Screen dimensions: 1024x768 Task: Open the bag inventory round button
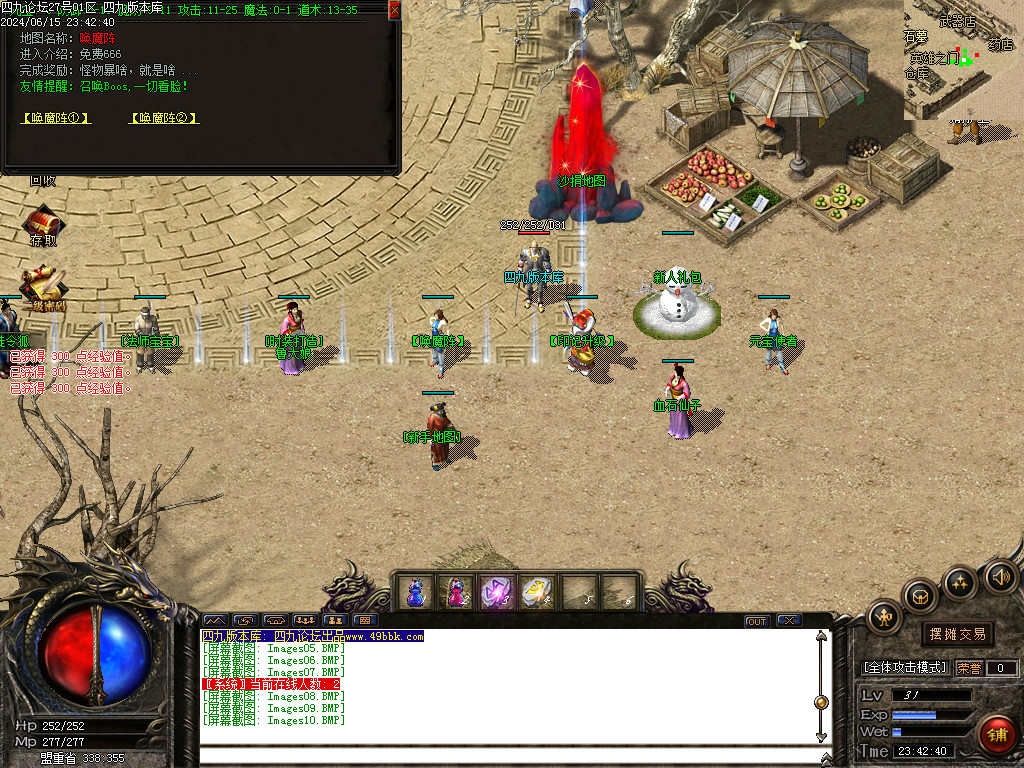(x=920, y=596)
